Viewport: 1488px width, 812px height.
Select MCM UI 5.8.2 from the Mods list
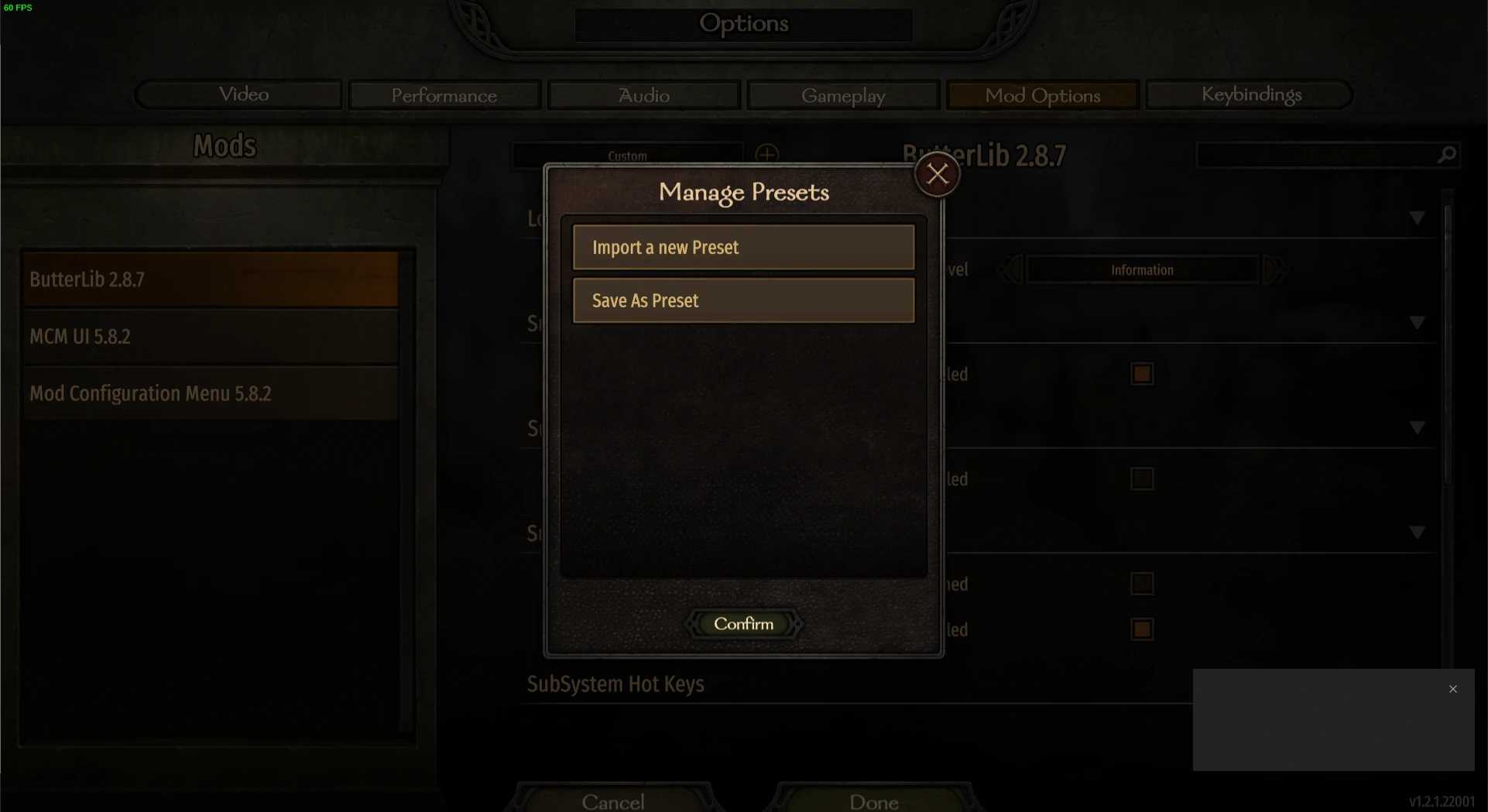[x=210, y=336]
